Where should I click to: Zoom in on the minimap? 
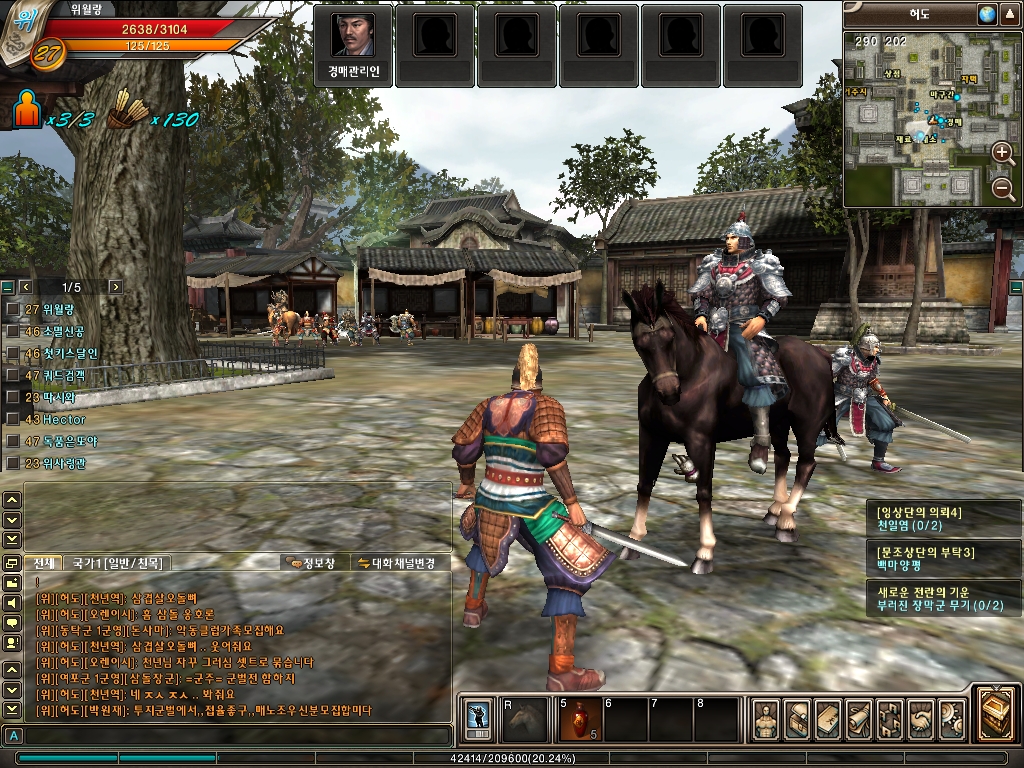pyautogui.click(x=1002, y=153)
